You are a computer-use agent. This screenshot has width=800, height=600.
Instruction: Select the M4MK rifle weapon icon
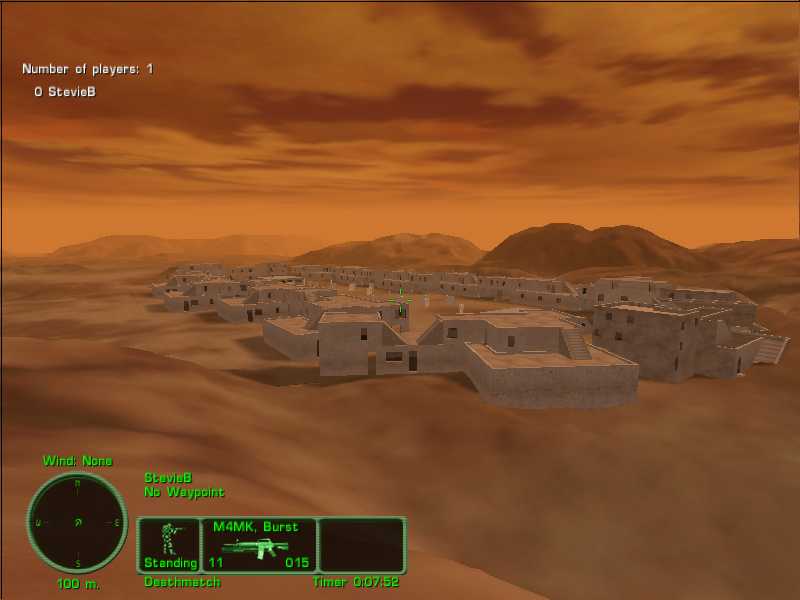tap(256, 548)
